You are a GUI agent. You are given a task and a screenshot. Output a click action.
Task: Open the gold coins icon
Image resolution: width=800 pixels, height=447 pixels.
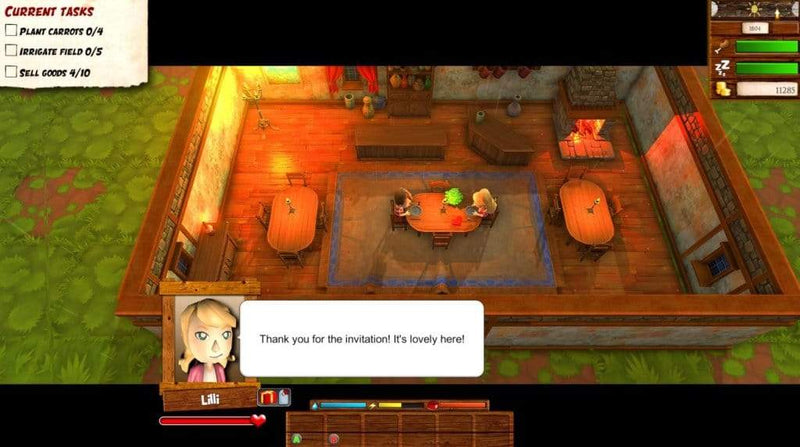pyautogui.click(x=721, y=89)
